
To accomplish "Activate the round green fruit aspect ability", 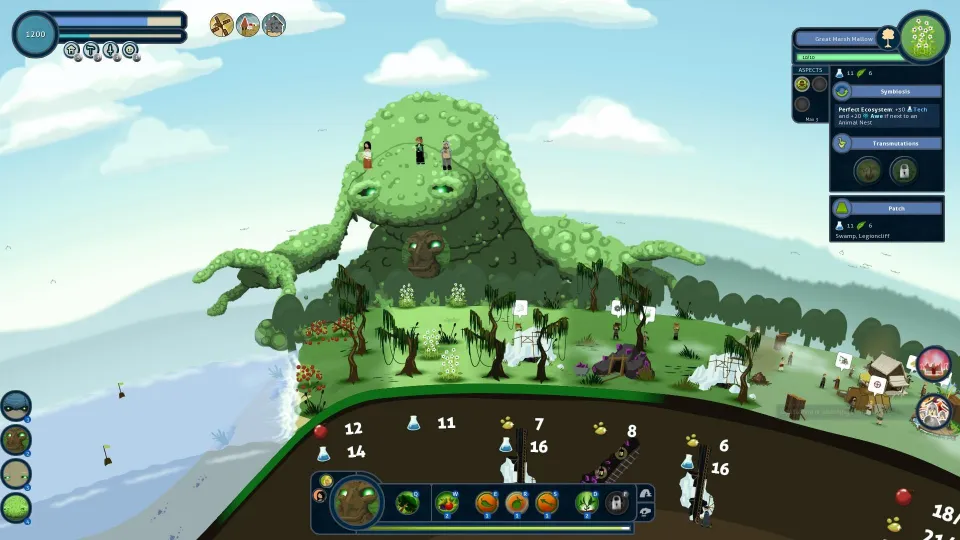I will click(516, 502).
